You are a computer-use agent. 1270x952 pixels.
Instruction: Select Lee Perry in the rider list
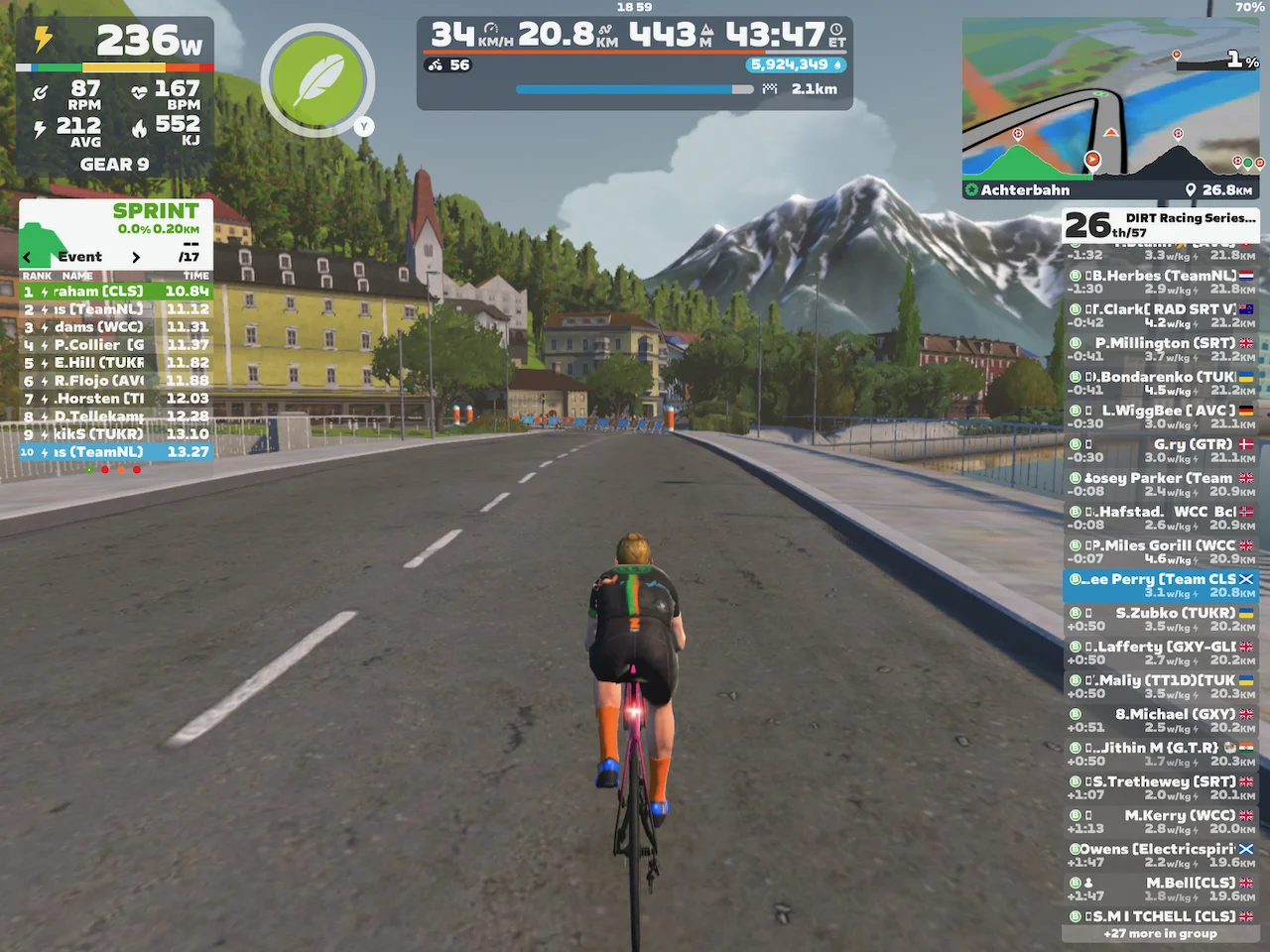1161,585
